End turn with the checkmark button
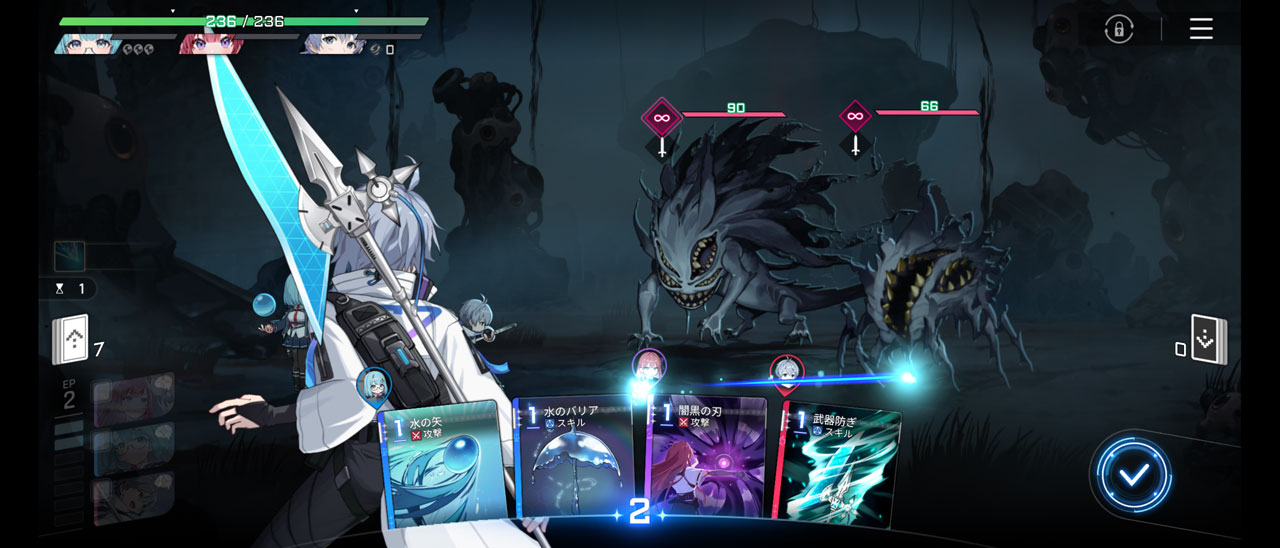 1133,476
